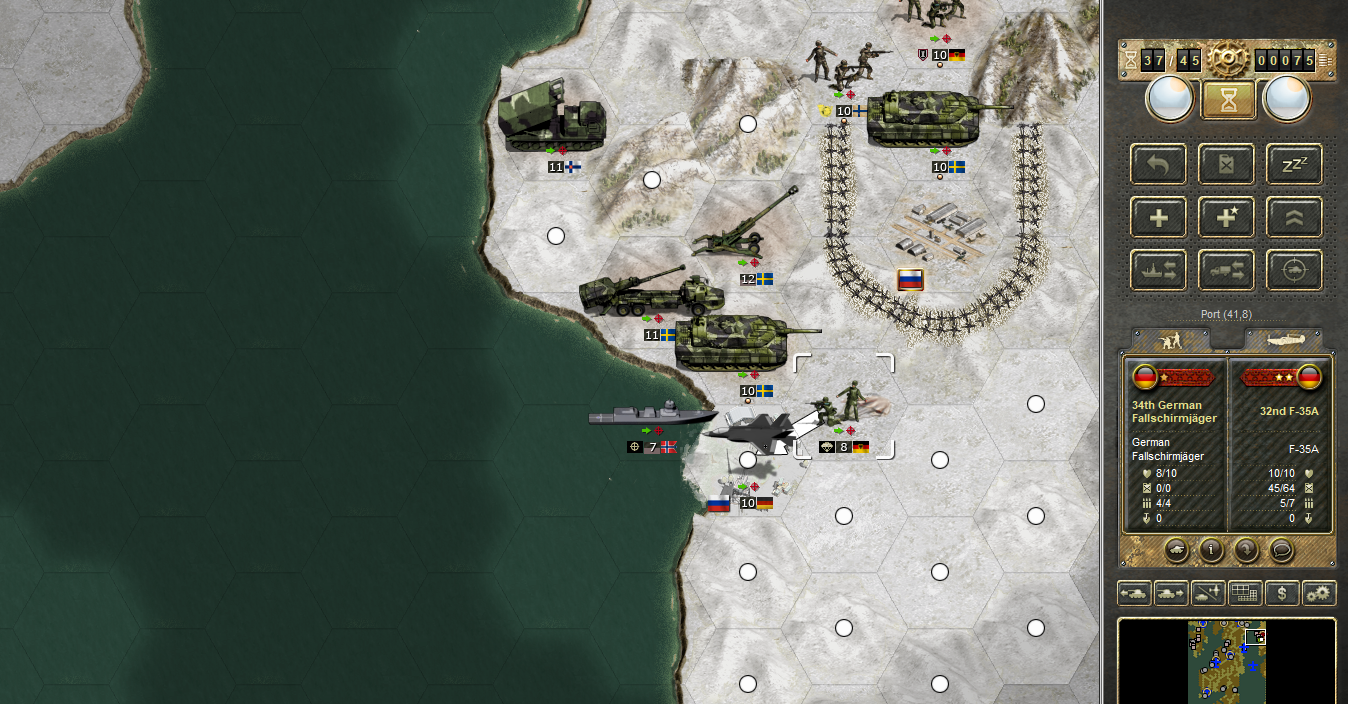
Task: Click the speech bubble button under unit stats
Action: tap(1281, 549)
